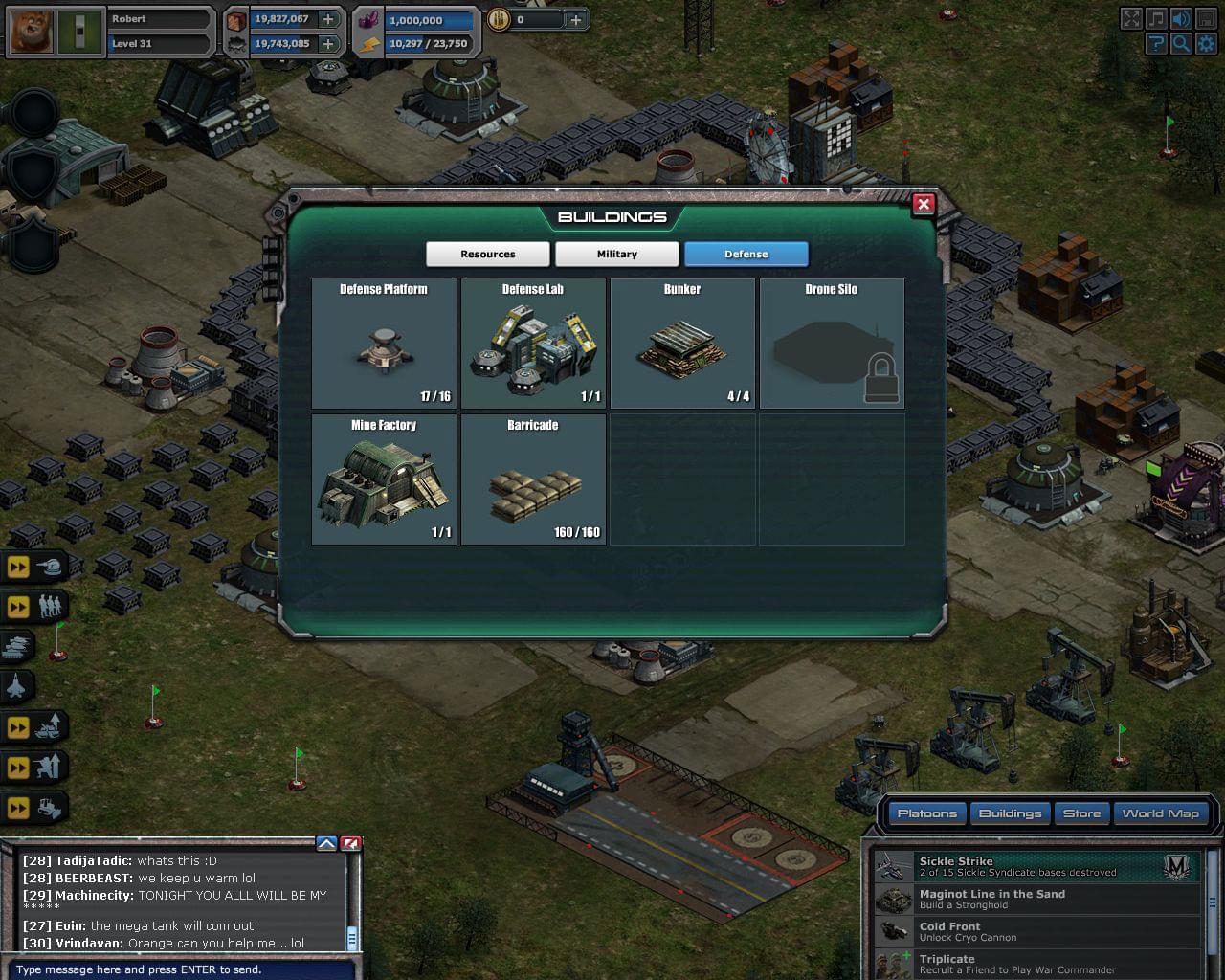Select the Barricade building tile
This screenshot has height=980, width=1225.
pos(533,479)
